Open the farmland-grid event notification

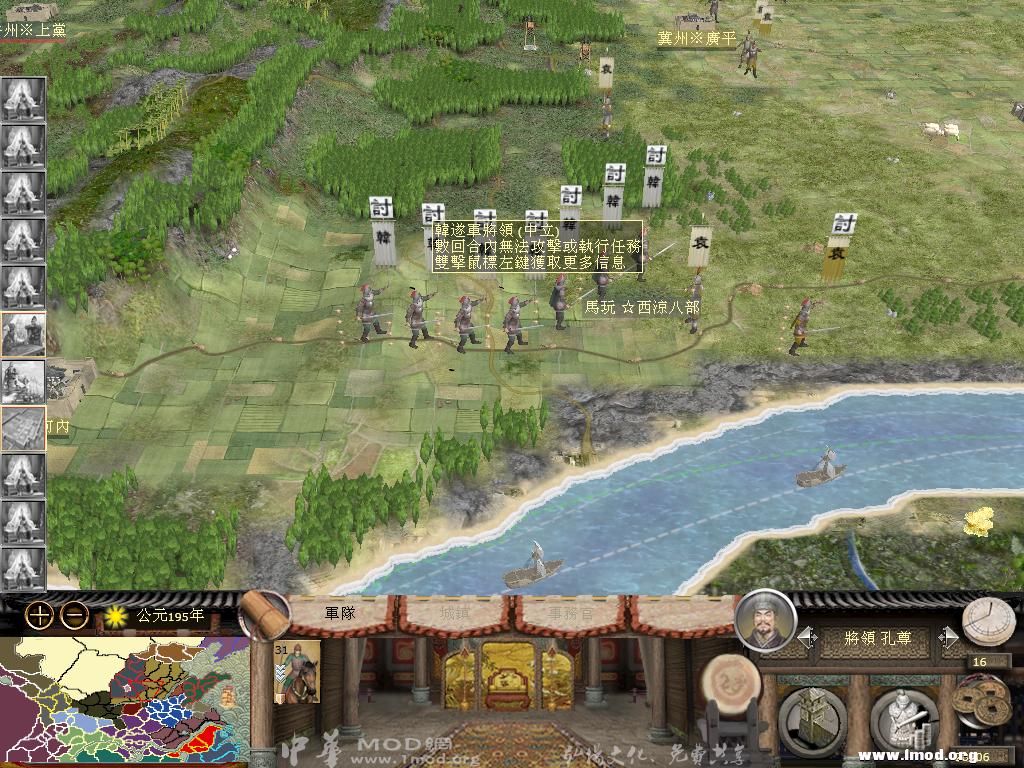tap(23, 428)
